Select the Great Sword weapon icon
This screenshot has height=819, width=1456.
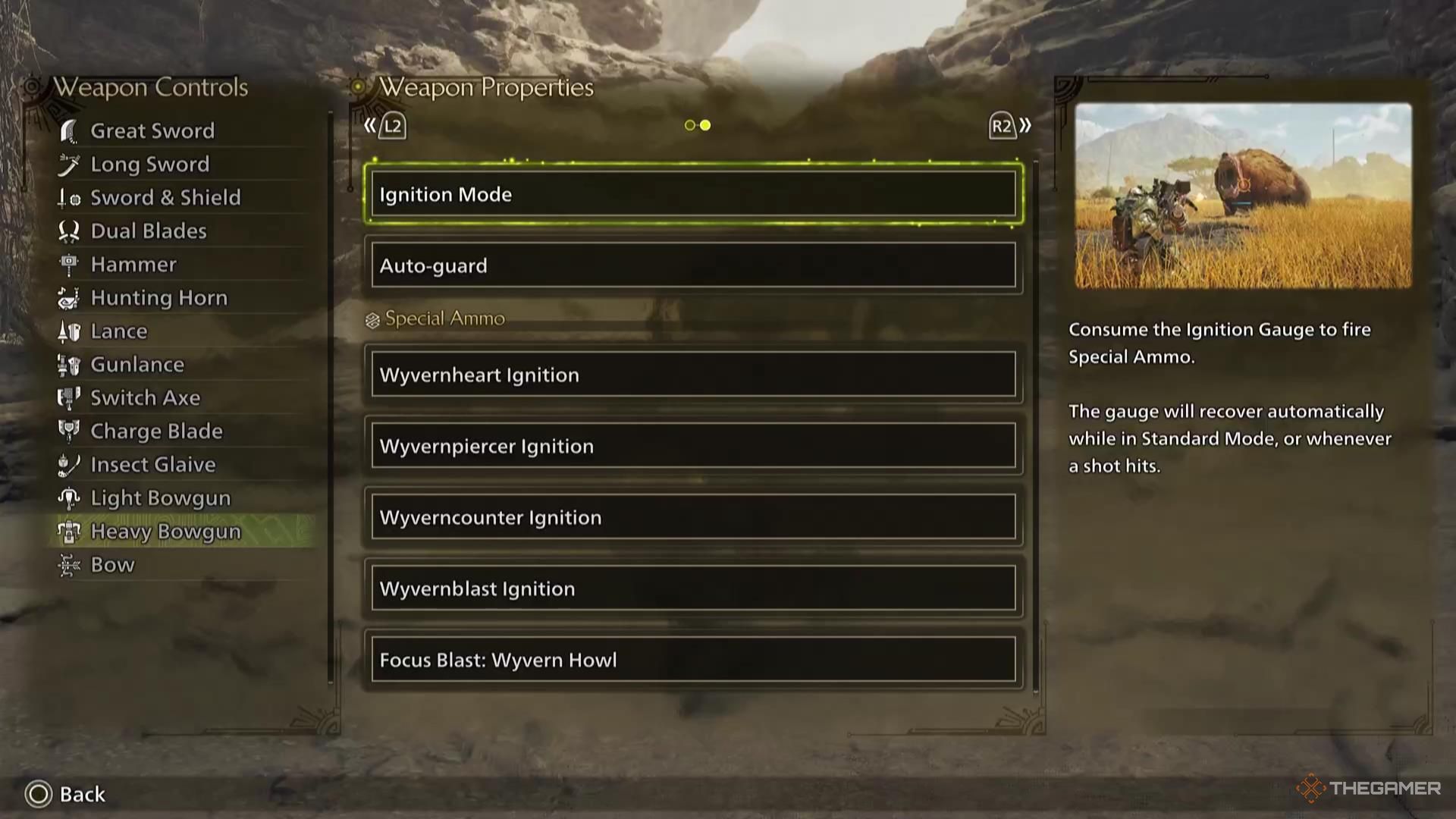pyautogui.click(x=70, y=130)
